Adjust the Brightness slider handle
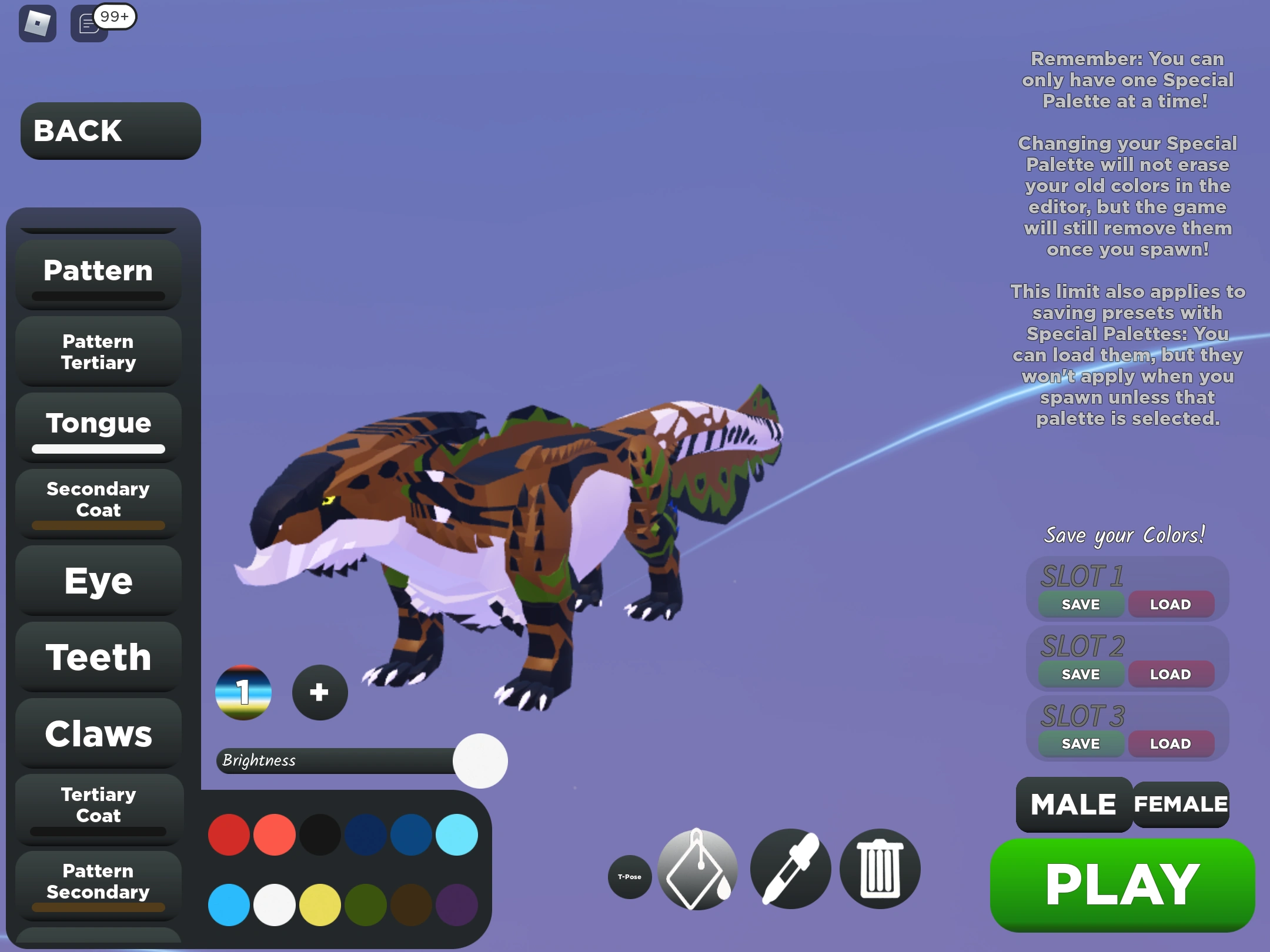Image resolution: width=1270 pixels, height=952 pixels. pos(480,760)
